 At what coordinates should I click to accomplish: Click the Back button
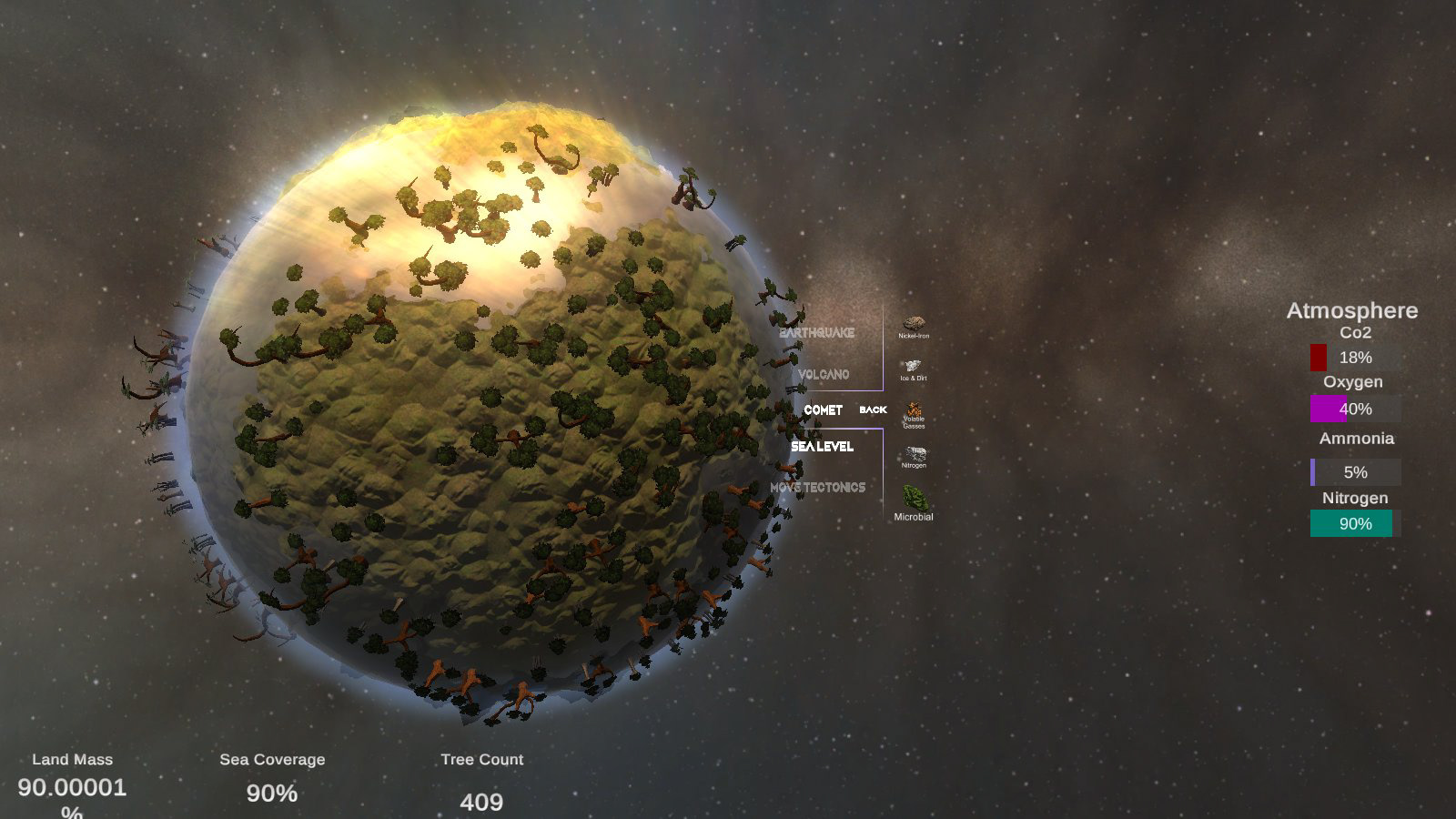pos(873,410)
